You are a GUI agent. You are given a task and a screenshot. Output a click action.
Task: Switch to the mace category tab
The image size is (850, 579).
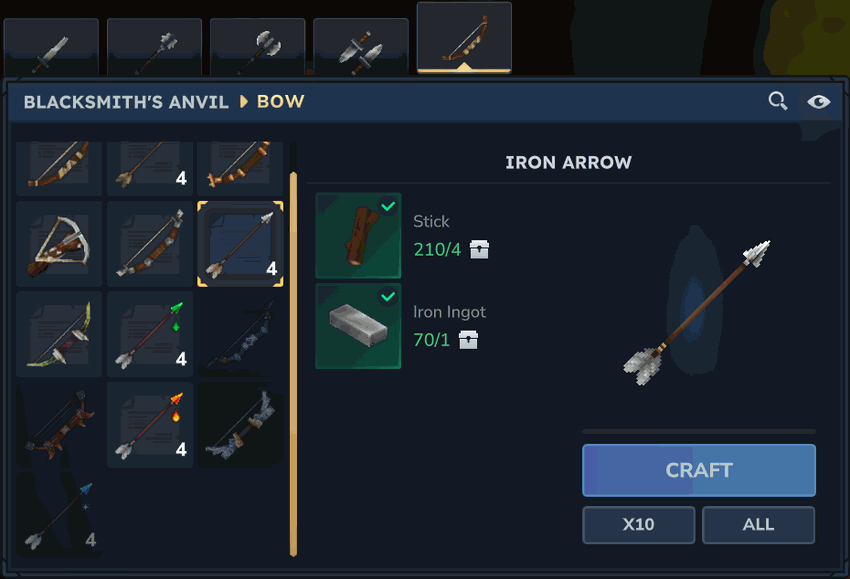[154, 47]
